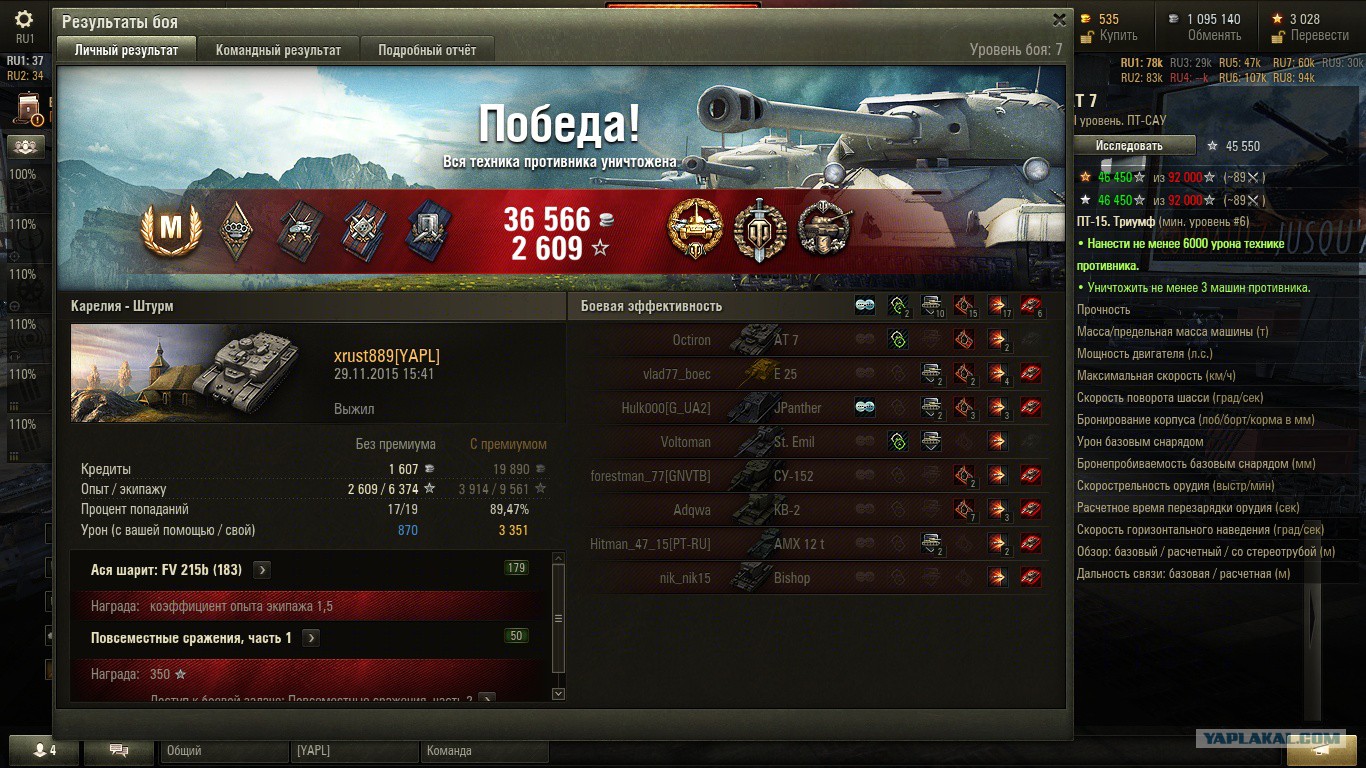Image resolution: width=1366 pixels, height=768 pixels.
Task: Open the Команда chat channel
Action: pyautogui.click(x=484, y=751)
